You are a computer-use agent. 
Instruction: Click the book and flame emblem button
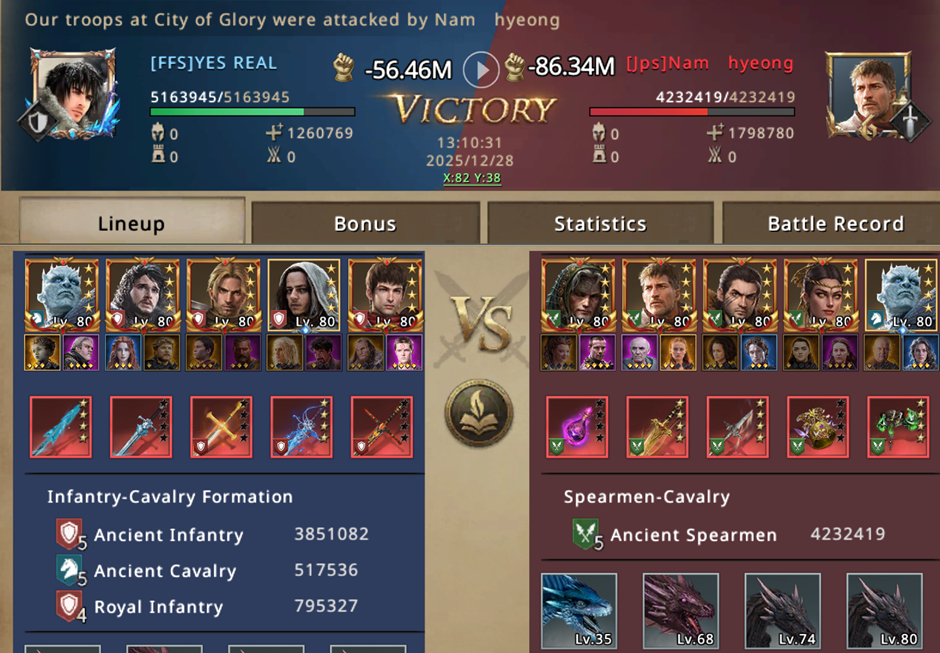[x=478, y=412]
